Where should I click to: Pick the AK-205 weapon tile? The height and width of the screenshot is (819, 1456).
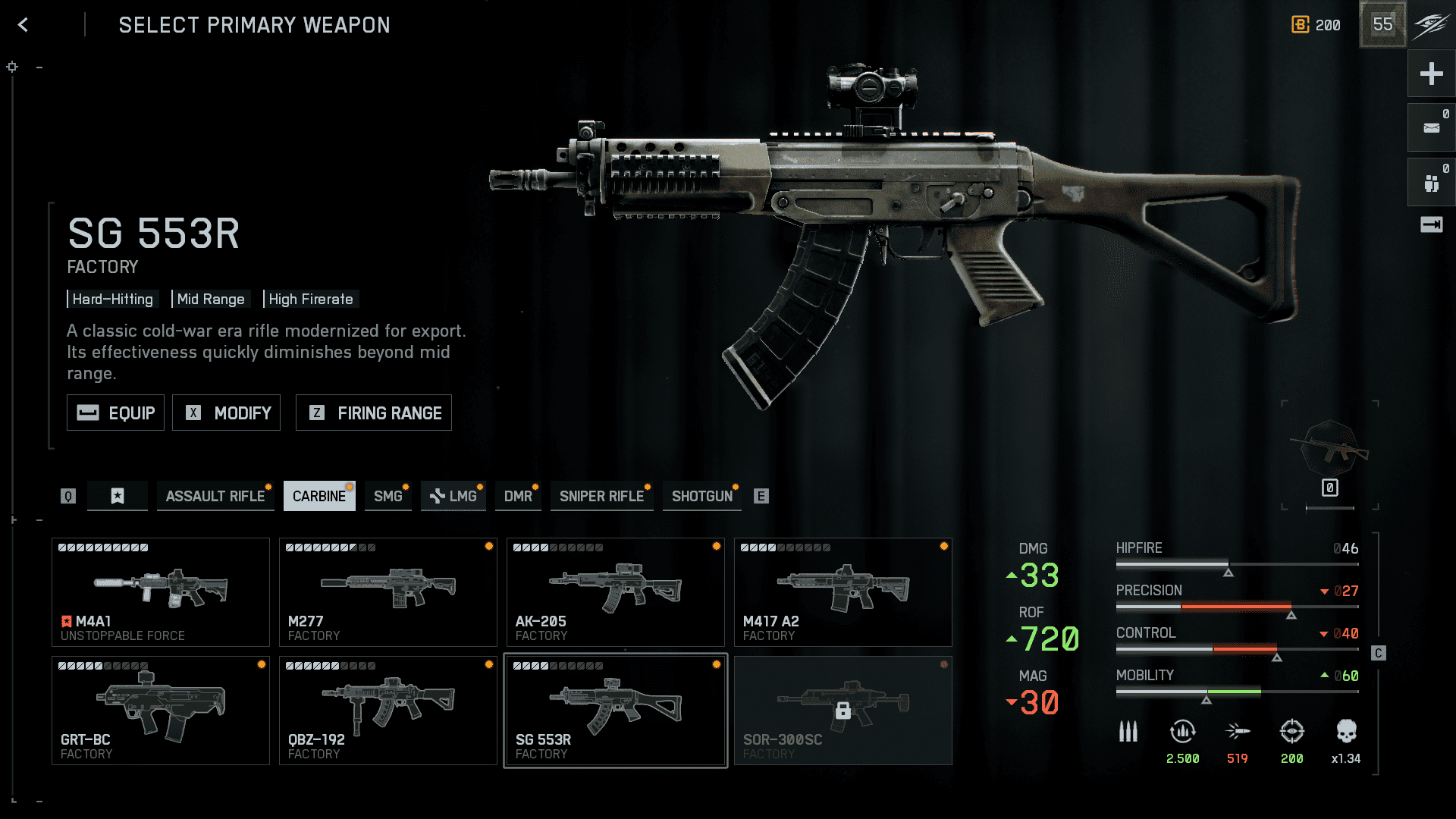tap(616, 592)
